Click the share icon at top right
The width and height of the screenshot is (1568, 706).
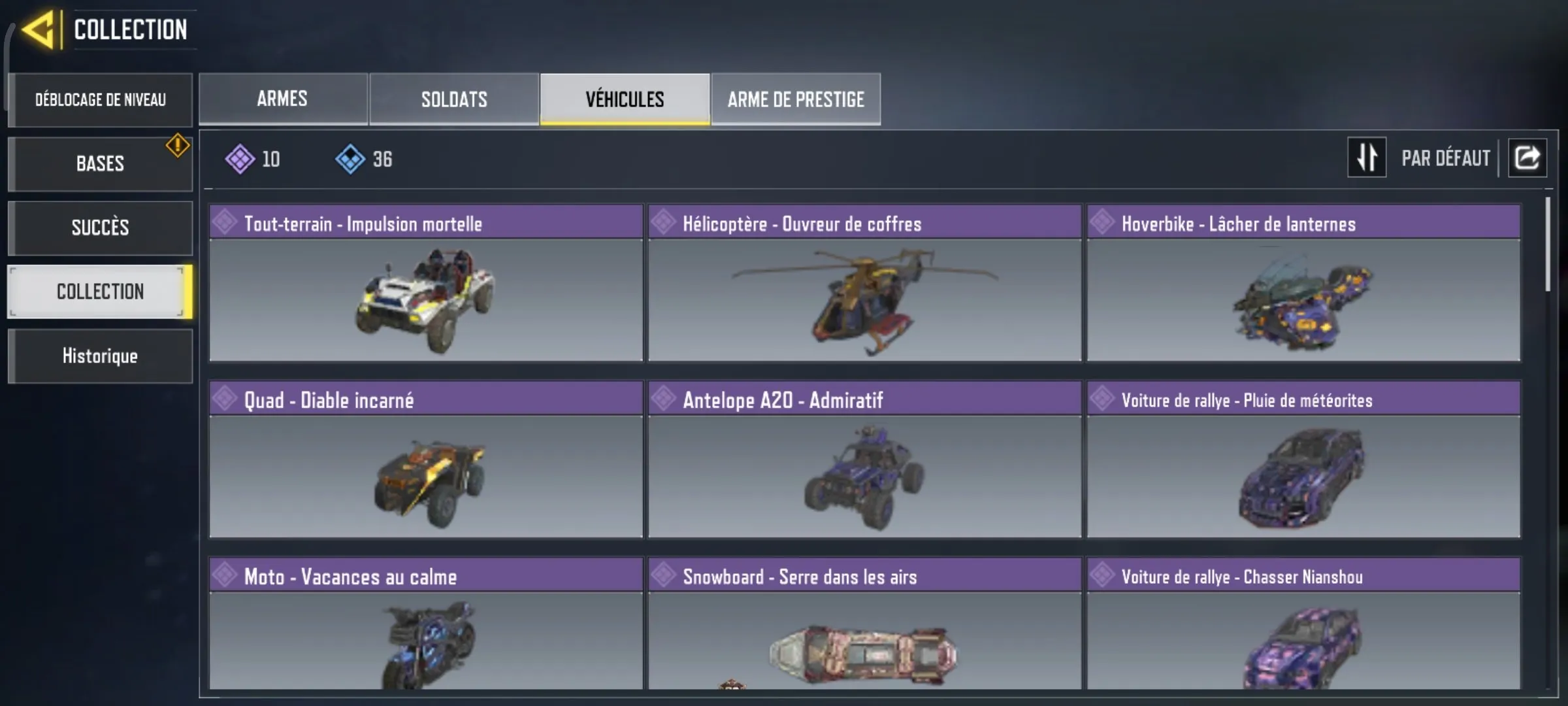pos(1527,157)
